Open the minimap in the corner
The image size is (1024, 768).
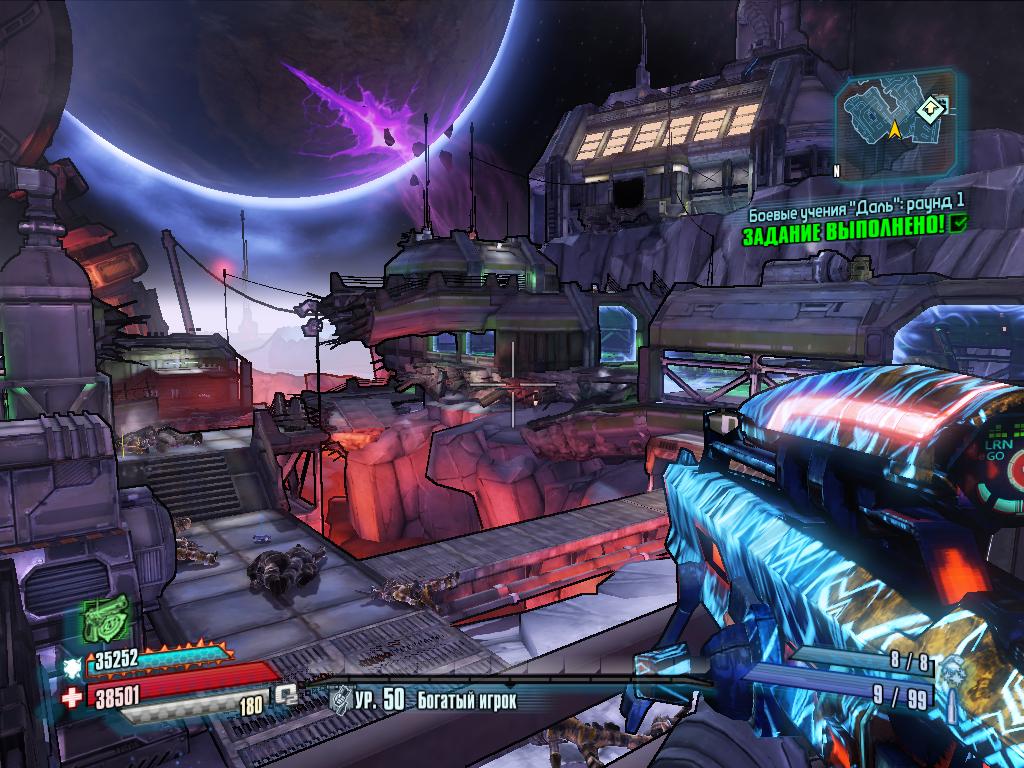[x=893, y=124]
